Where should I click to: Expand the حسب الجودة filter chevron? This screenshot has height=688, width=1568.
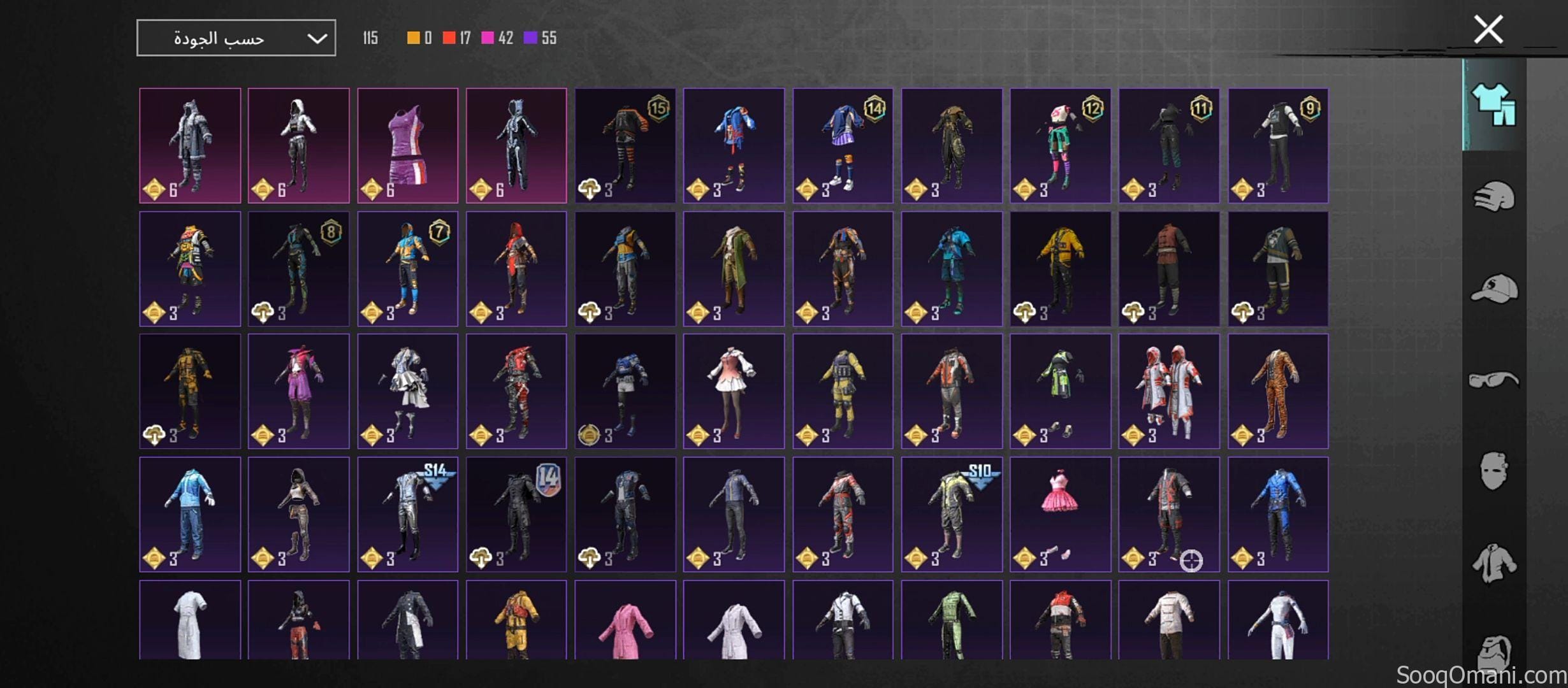[x=319, y=36]
